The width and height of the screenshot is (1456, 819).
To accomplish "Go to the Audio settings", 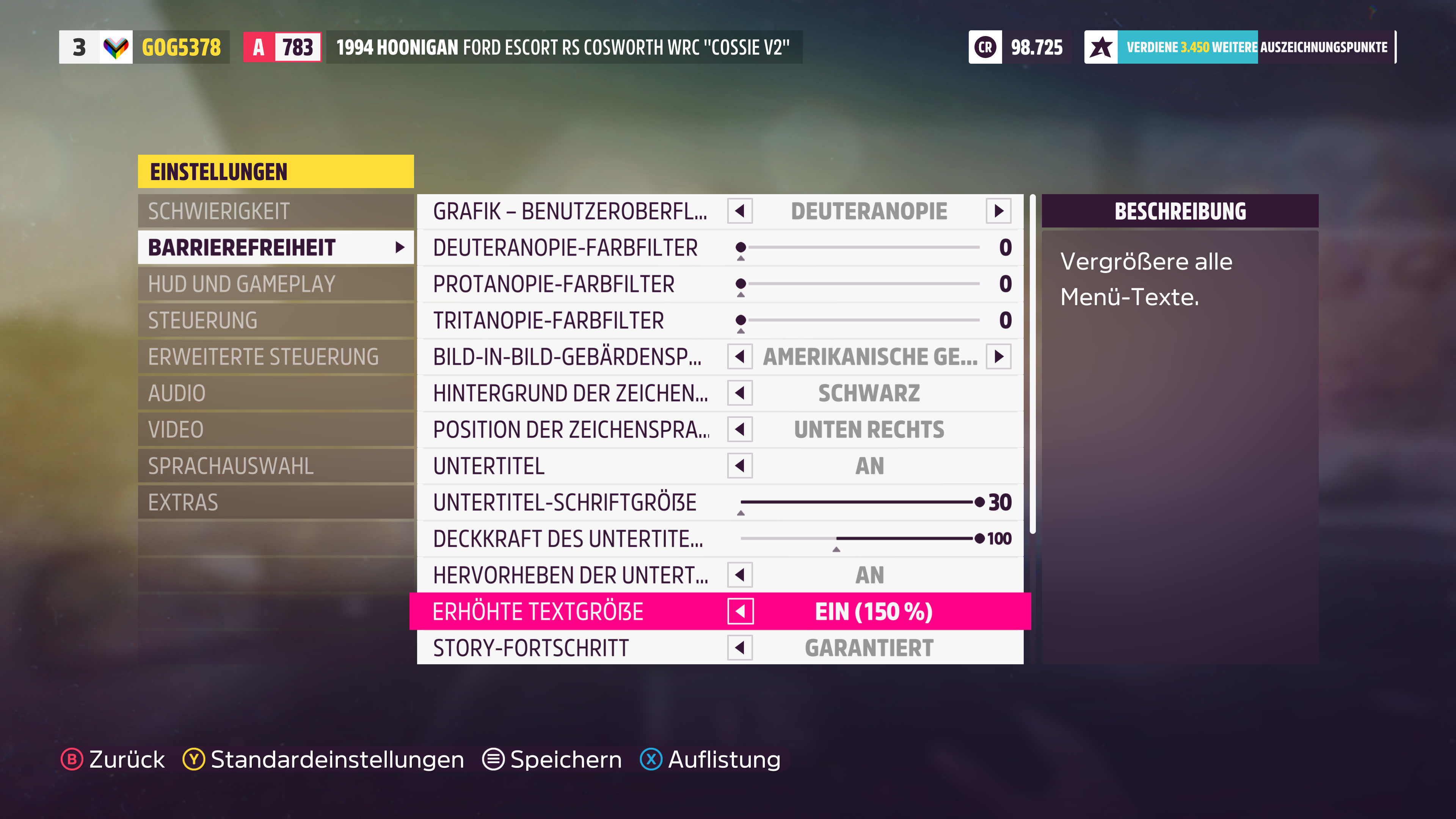I will [275, 394].
